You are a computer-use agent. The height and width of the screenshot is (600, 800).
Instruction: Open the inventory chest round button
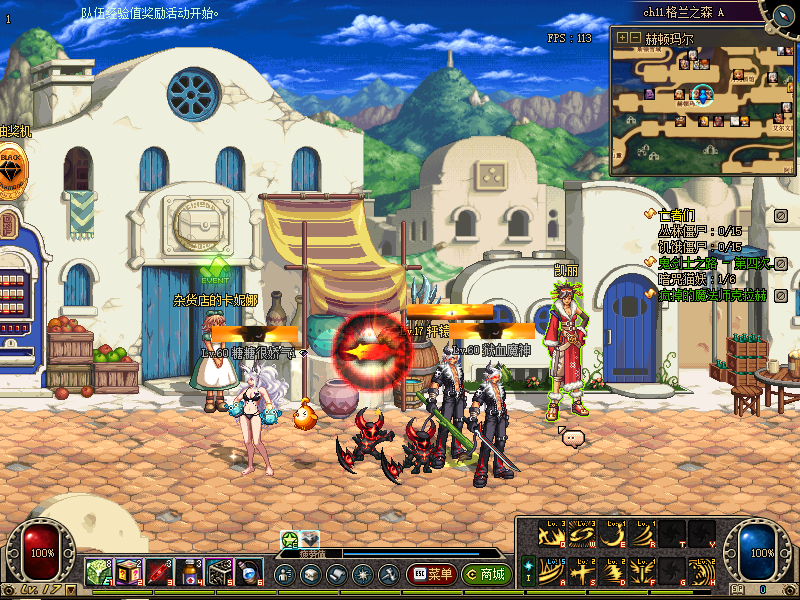point(310,574)
